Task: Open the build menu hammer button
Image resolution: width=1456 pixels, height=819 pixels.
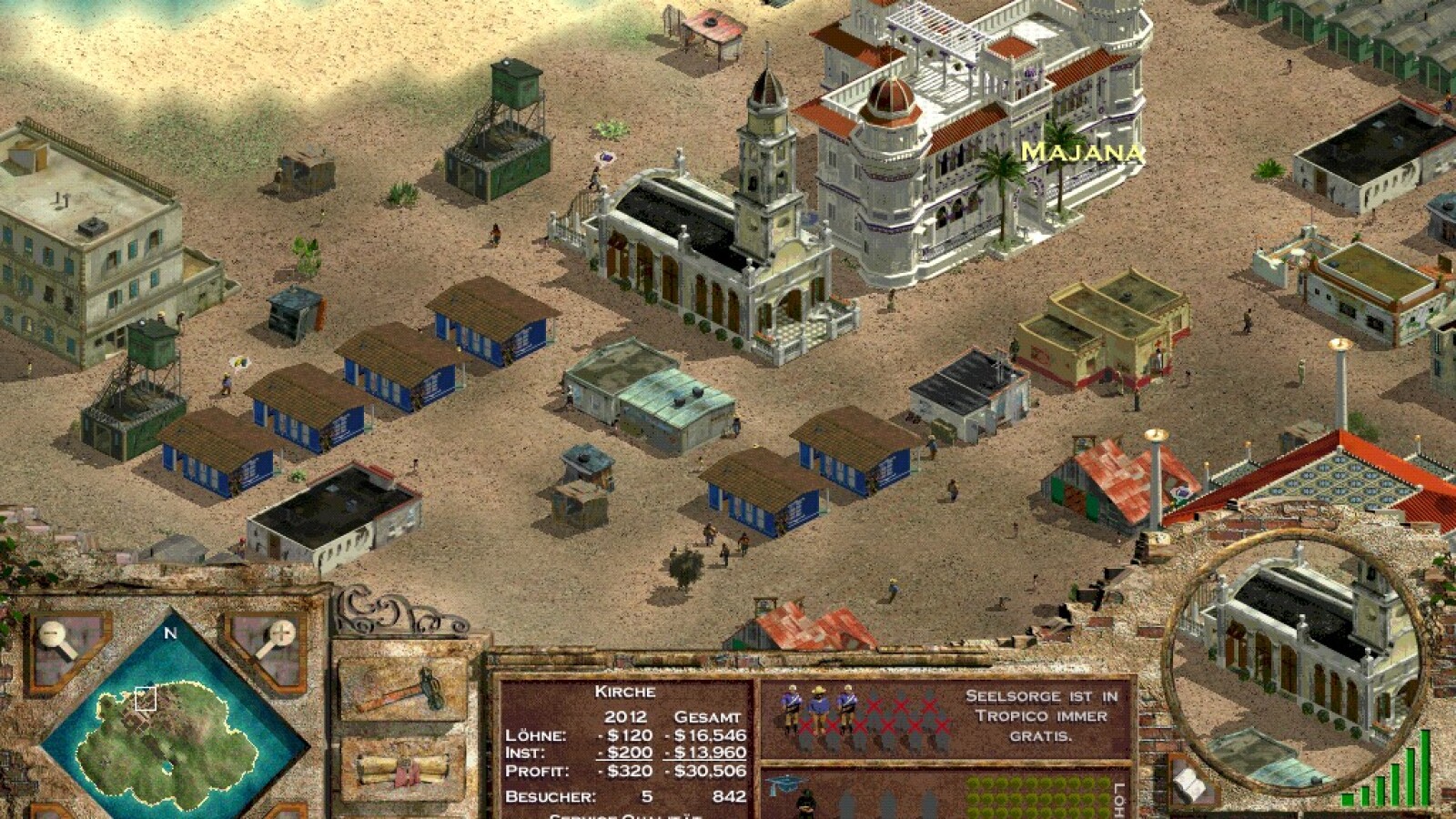Action: 401,689
